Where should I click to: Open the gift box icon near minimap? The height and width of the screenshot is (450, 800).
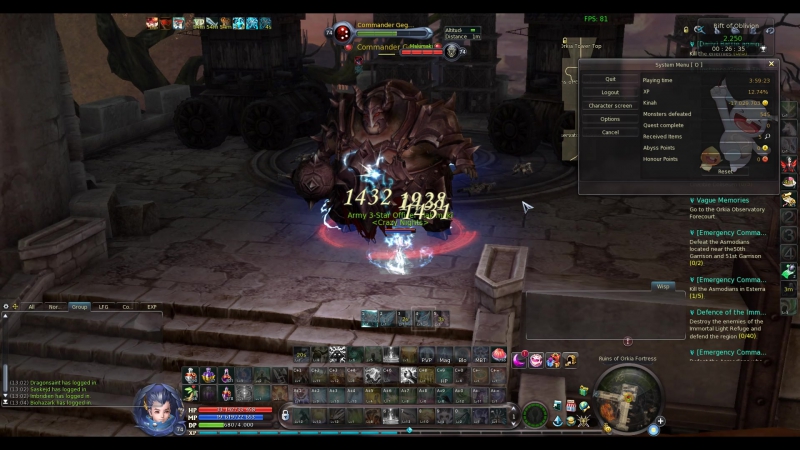click(583, 390)
